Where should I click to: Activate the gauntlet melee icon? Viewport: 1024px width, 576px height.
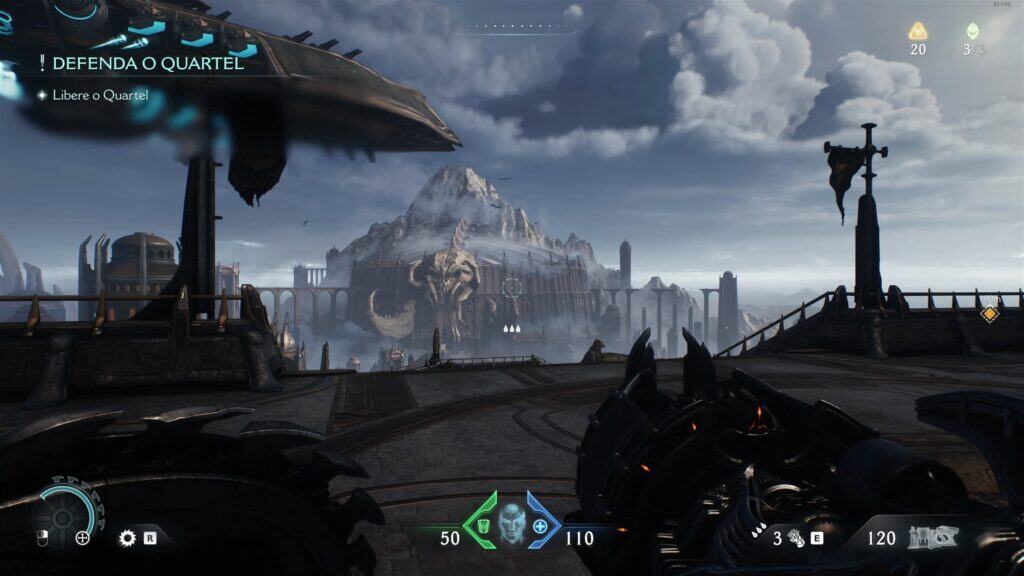click(x=798, y=538)
